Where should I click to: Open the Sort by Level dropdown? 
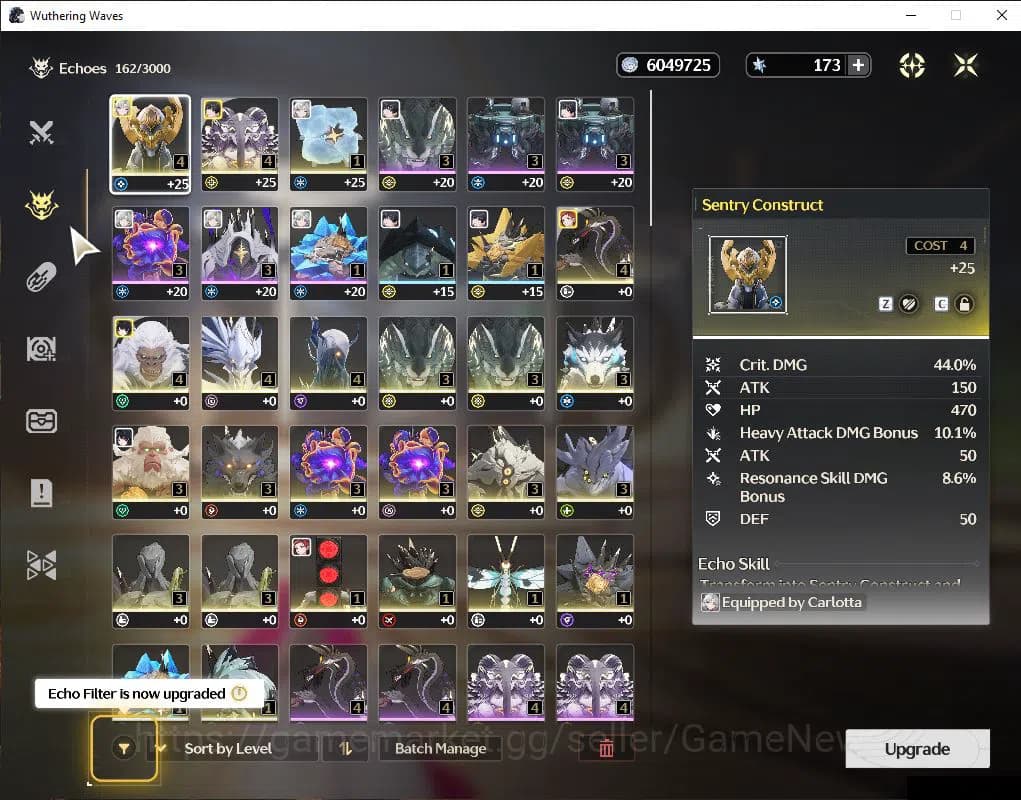tap(228, 748)
